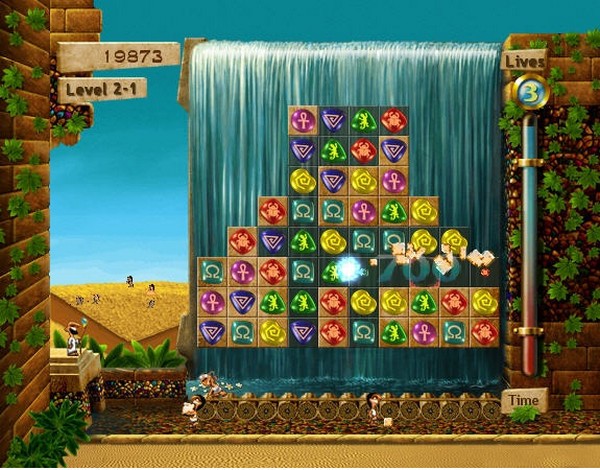Pick the purple ankh tile on the pyramid's top row

click(303, 121)
